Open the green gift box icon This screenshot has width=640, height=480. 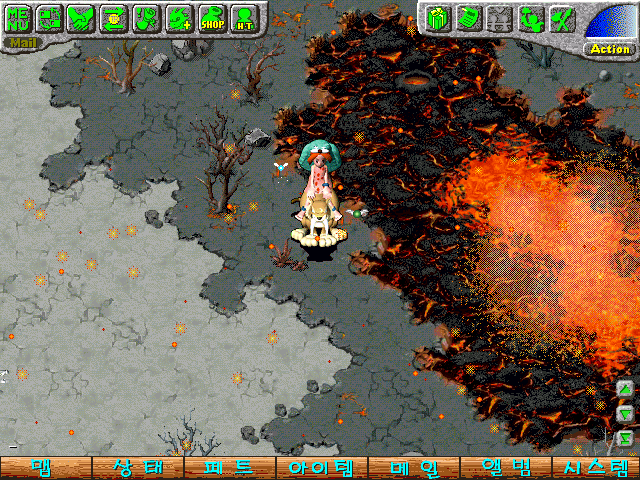click(x=435, y=17)
